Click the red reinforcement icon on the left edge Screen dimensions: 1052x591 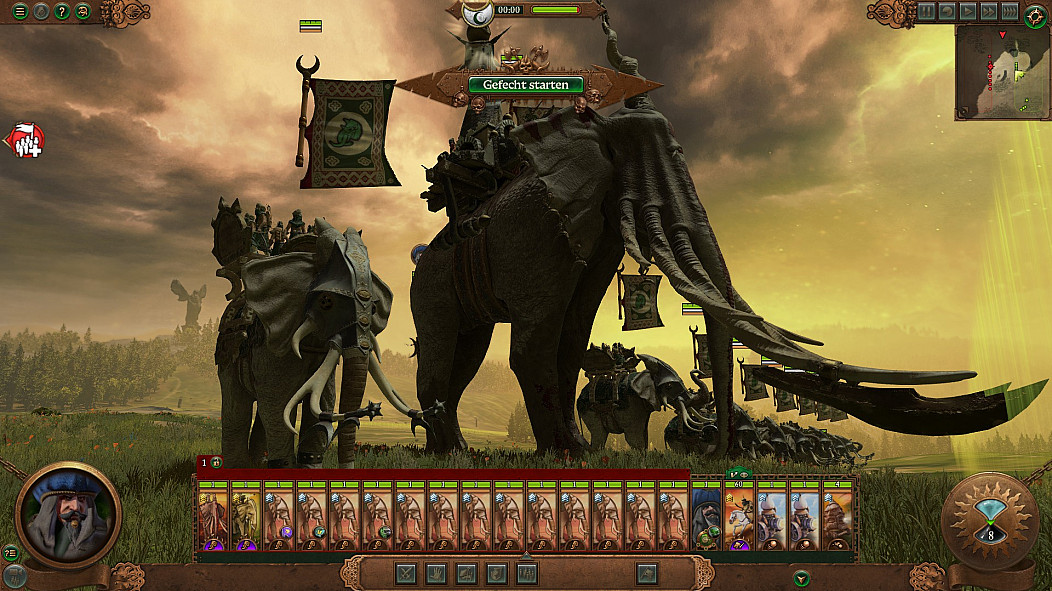26,142
